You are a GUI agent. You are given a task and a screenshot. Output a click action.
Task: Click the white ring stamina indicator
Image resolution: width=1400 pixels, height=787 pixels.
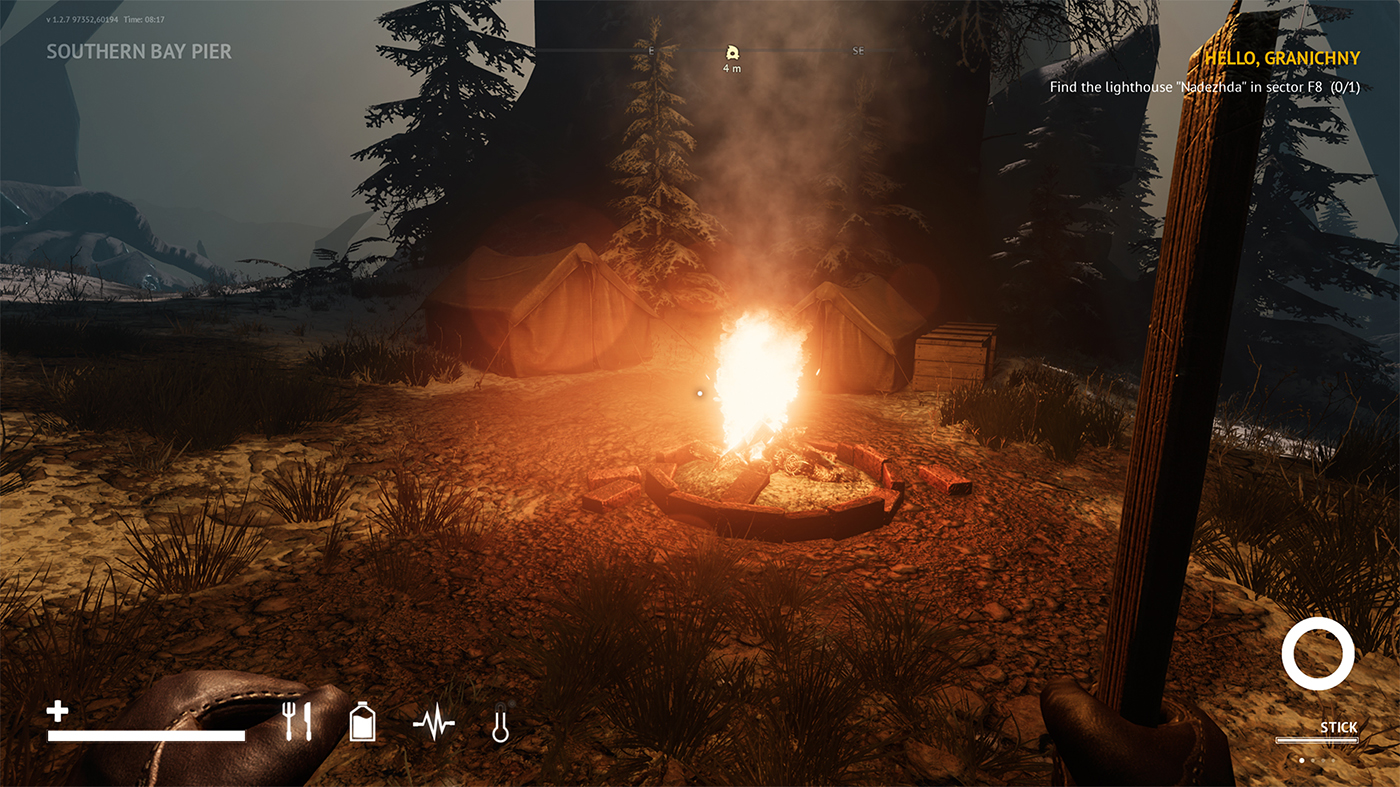(1318, 653)
